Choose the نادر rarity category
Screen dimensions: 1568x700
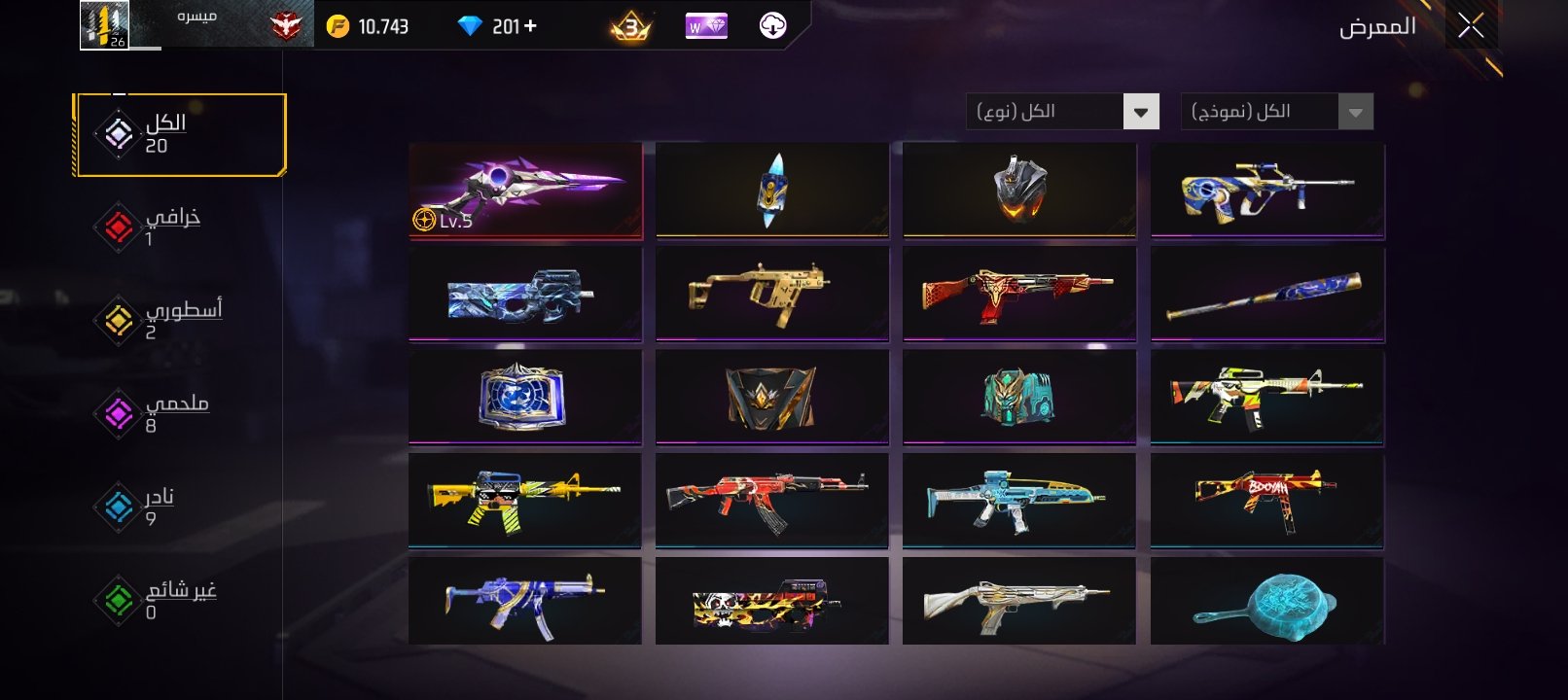[x=146, y=507]
